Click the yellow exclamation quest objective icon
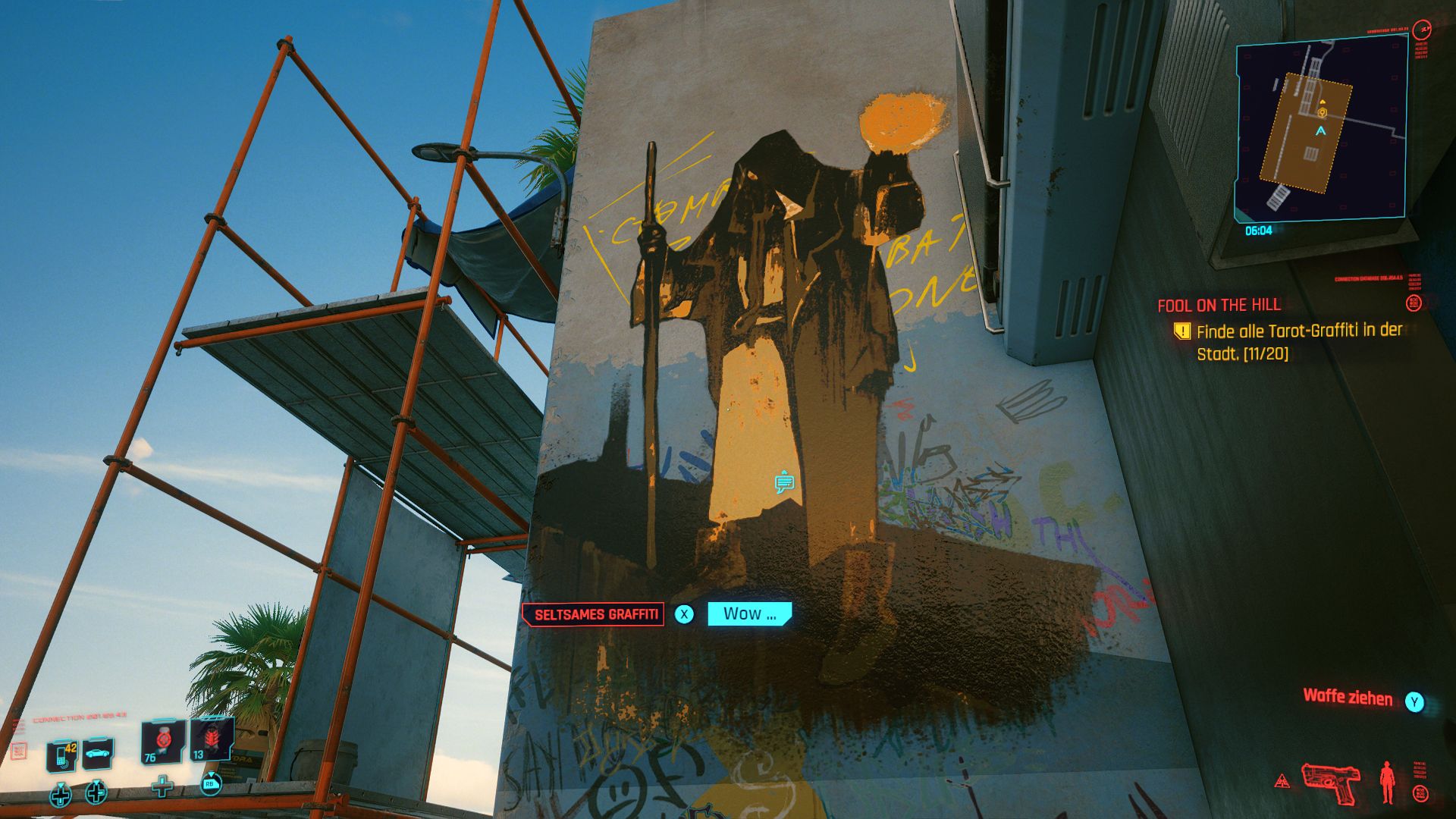 1183,332
